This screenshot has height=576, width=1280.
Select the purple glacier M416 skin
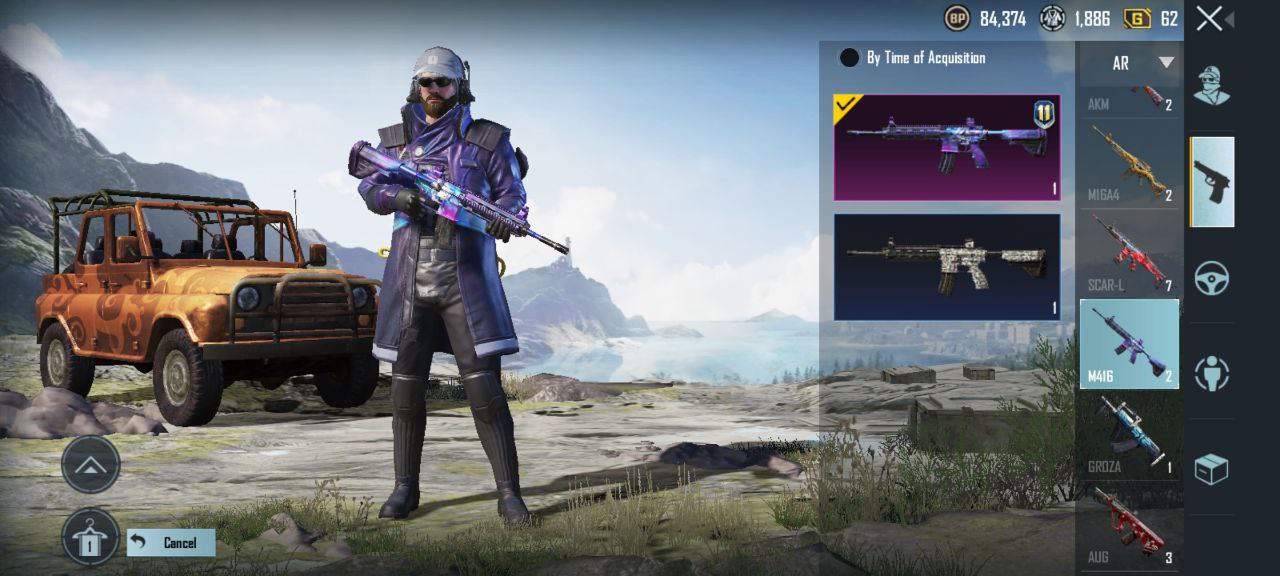coord(946,147)
